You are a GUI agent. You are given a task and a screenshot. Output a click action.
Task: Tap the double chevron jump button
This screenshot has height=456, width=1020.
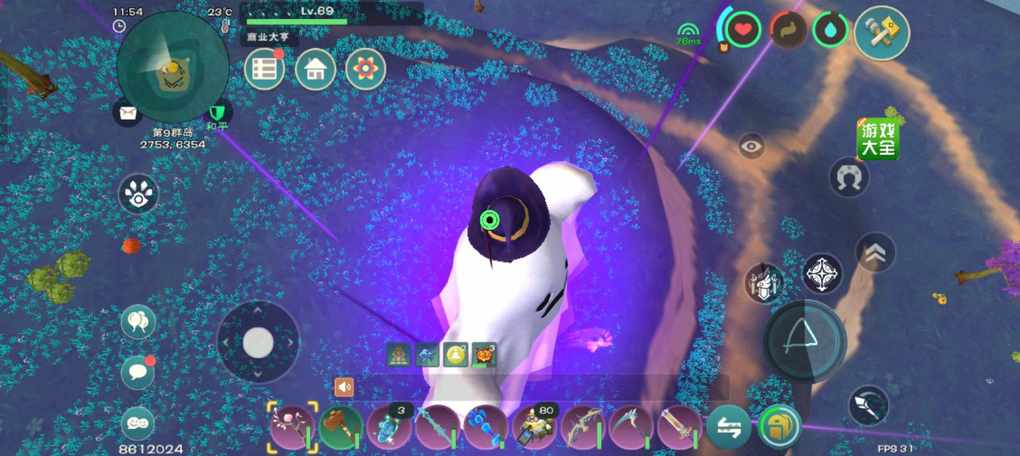click(876, 253)
